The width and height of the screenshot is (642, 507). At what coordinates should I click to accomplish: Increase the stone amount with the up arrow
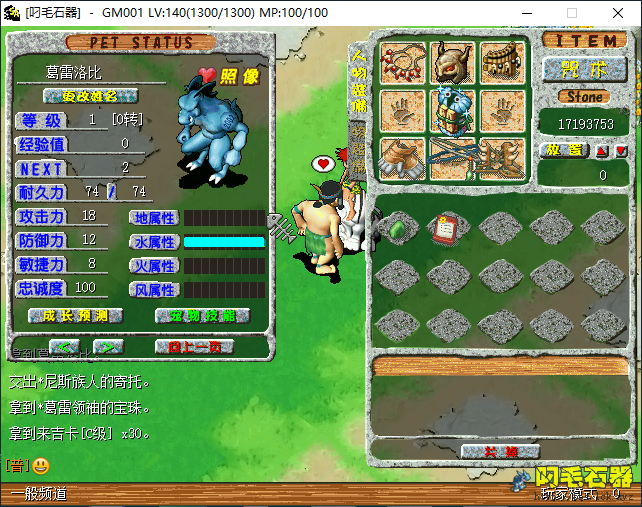[x=602, y=151]
